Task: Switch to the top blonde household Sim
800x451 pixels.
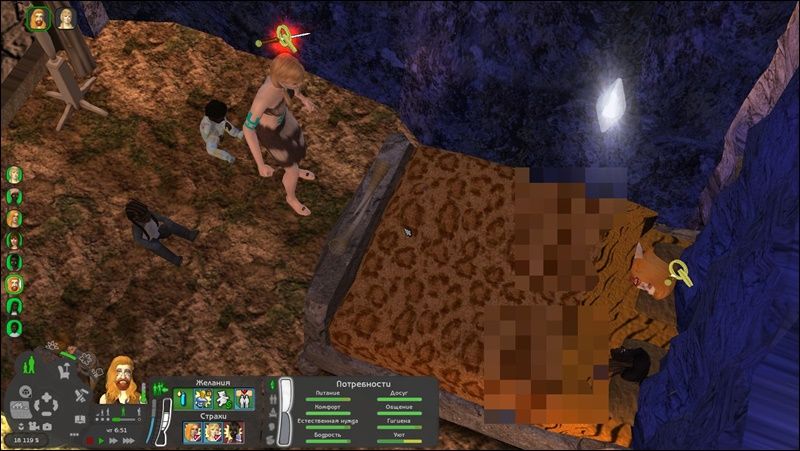Action: tap(15, 174)
